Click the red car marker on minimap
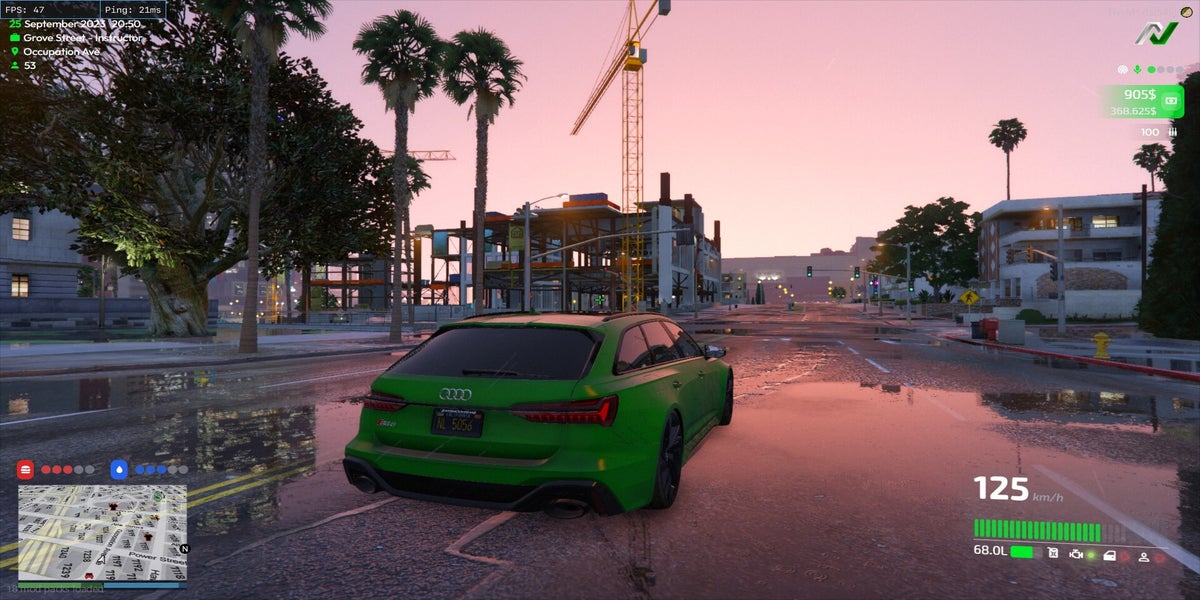1200x600 pixels. point(89,575)
